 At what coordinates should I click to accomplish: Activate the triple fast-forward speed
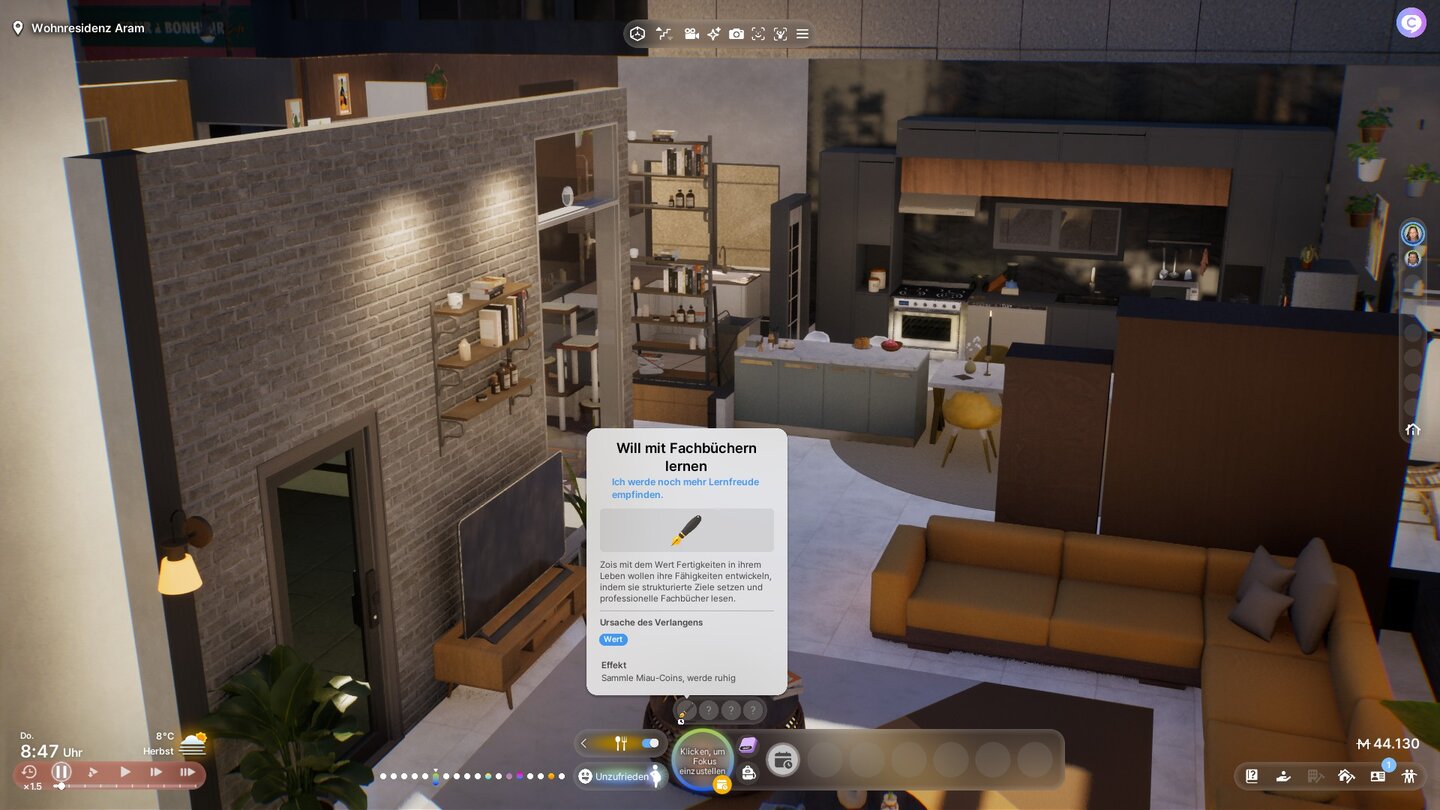click(x=187, y=772)
